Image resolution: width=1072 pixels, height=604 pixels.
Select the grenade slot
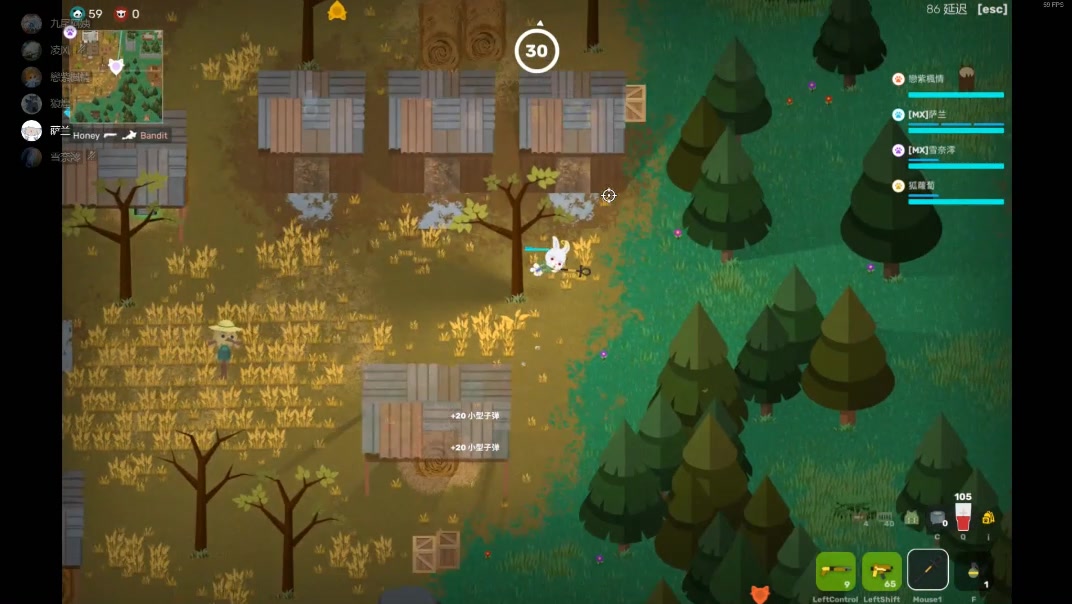973,571
